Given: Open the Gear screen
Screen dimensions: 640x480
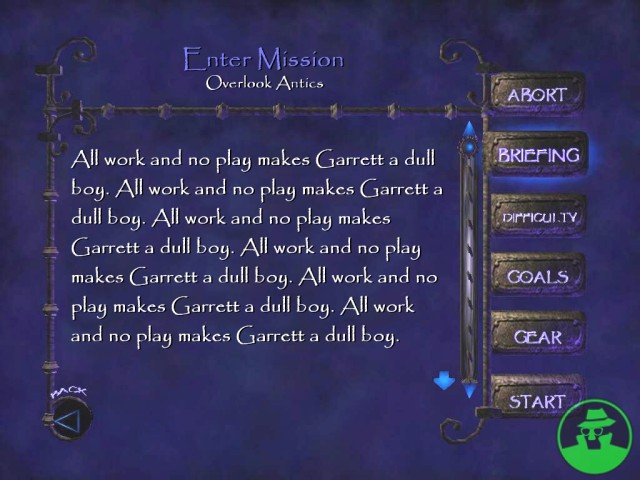Looking at the screenshot, I should click(538, 338).
